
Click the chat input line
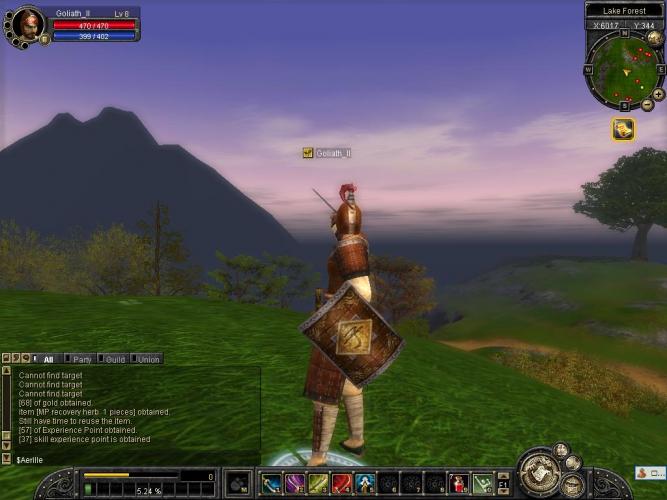pos(130,459)
